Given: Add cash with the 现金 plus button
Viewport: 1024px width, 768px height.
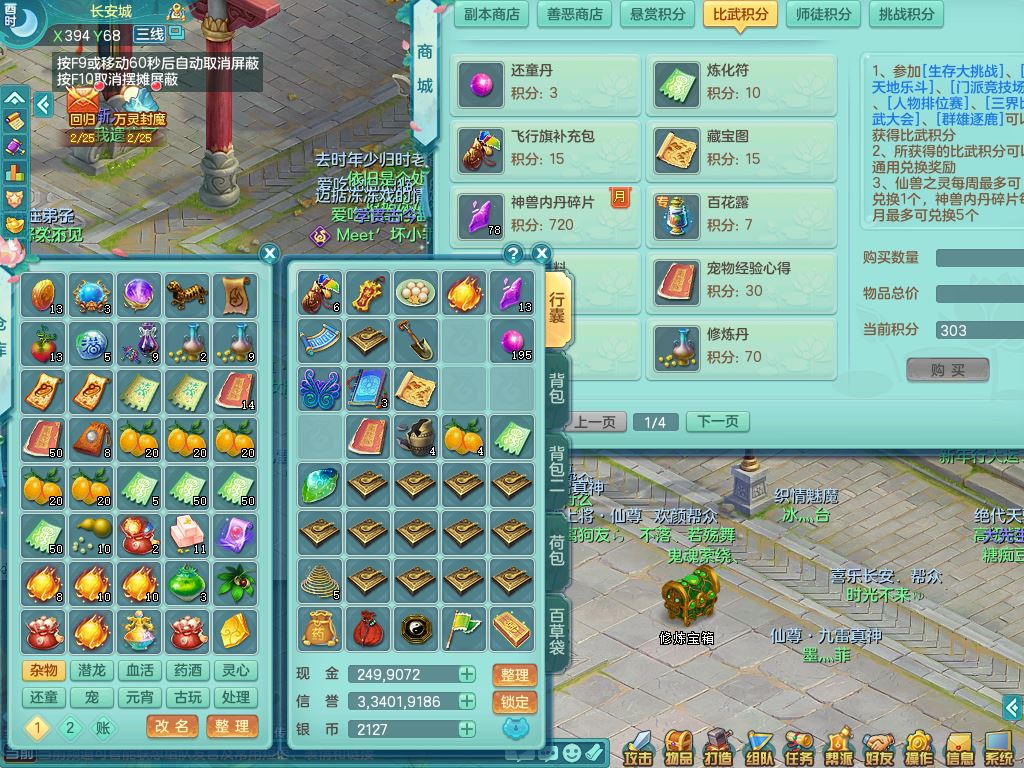Looking at the screenshot, I should [x=467, y=675].
